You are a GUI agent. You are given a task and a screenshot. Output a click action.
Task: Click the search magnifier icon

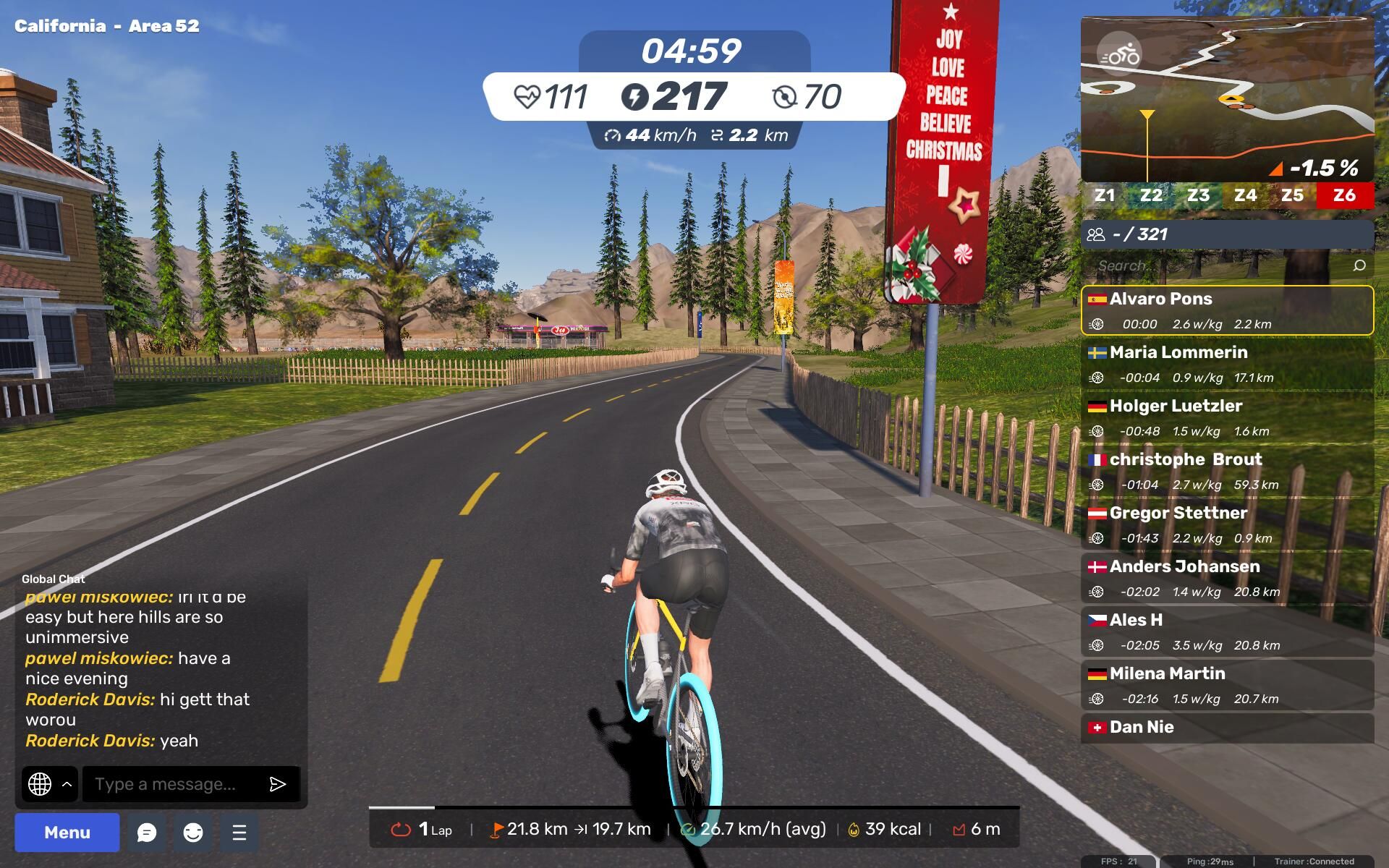point(1359,265)
